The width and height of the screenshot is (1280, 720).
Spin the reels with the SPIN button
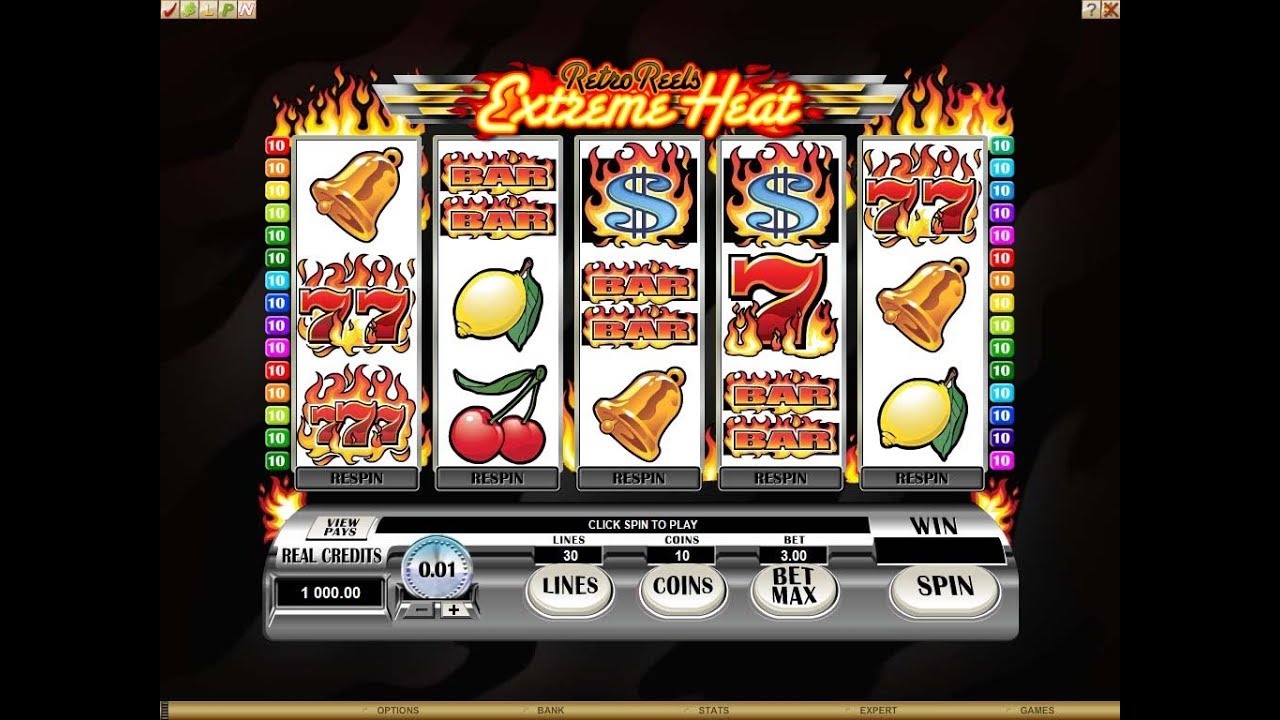coord(944,587)
